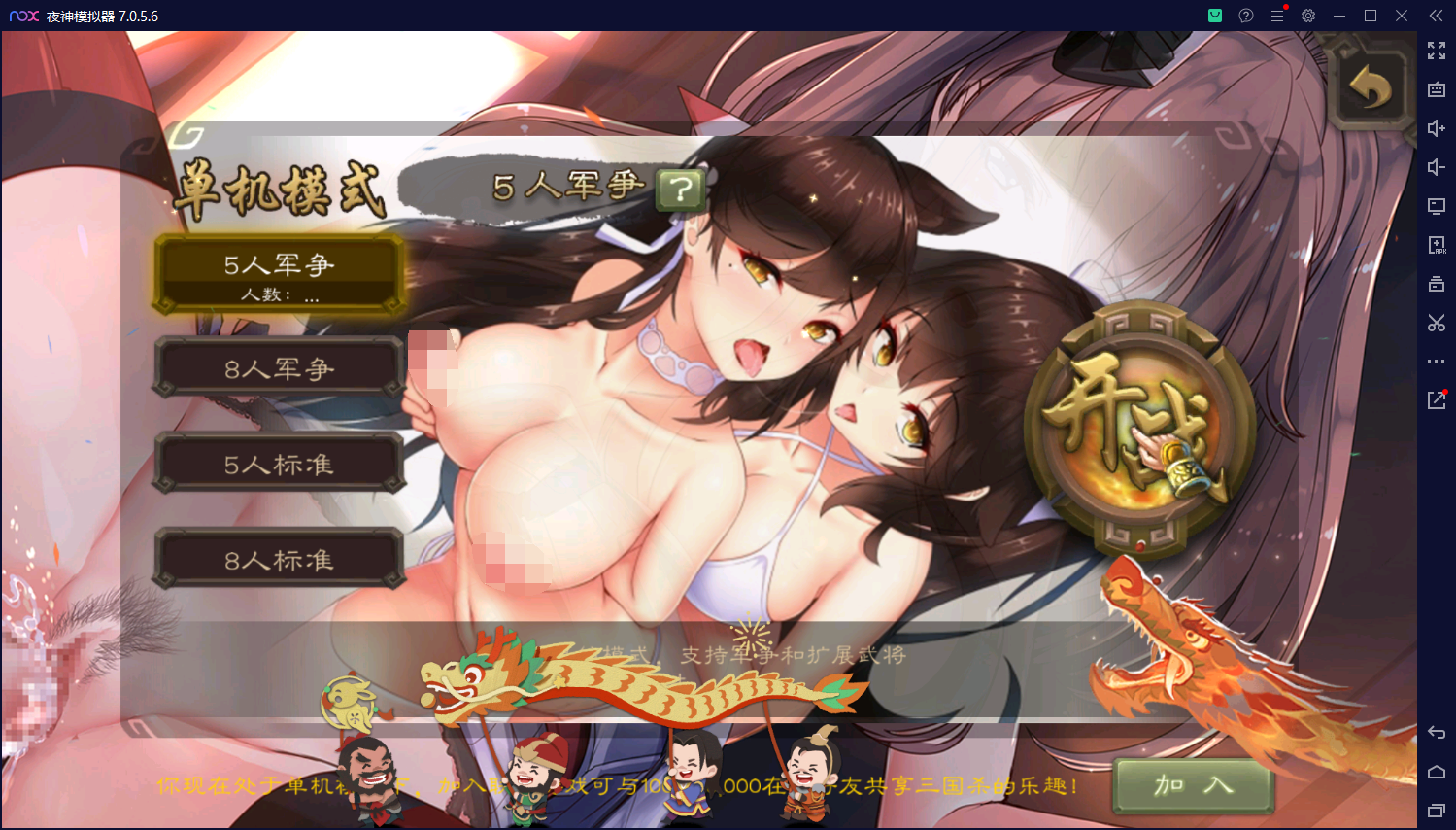Choose the 8人军争 mode
This screenshot has height=830, width=1456.
point(279,368)
